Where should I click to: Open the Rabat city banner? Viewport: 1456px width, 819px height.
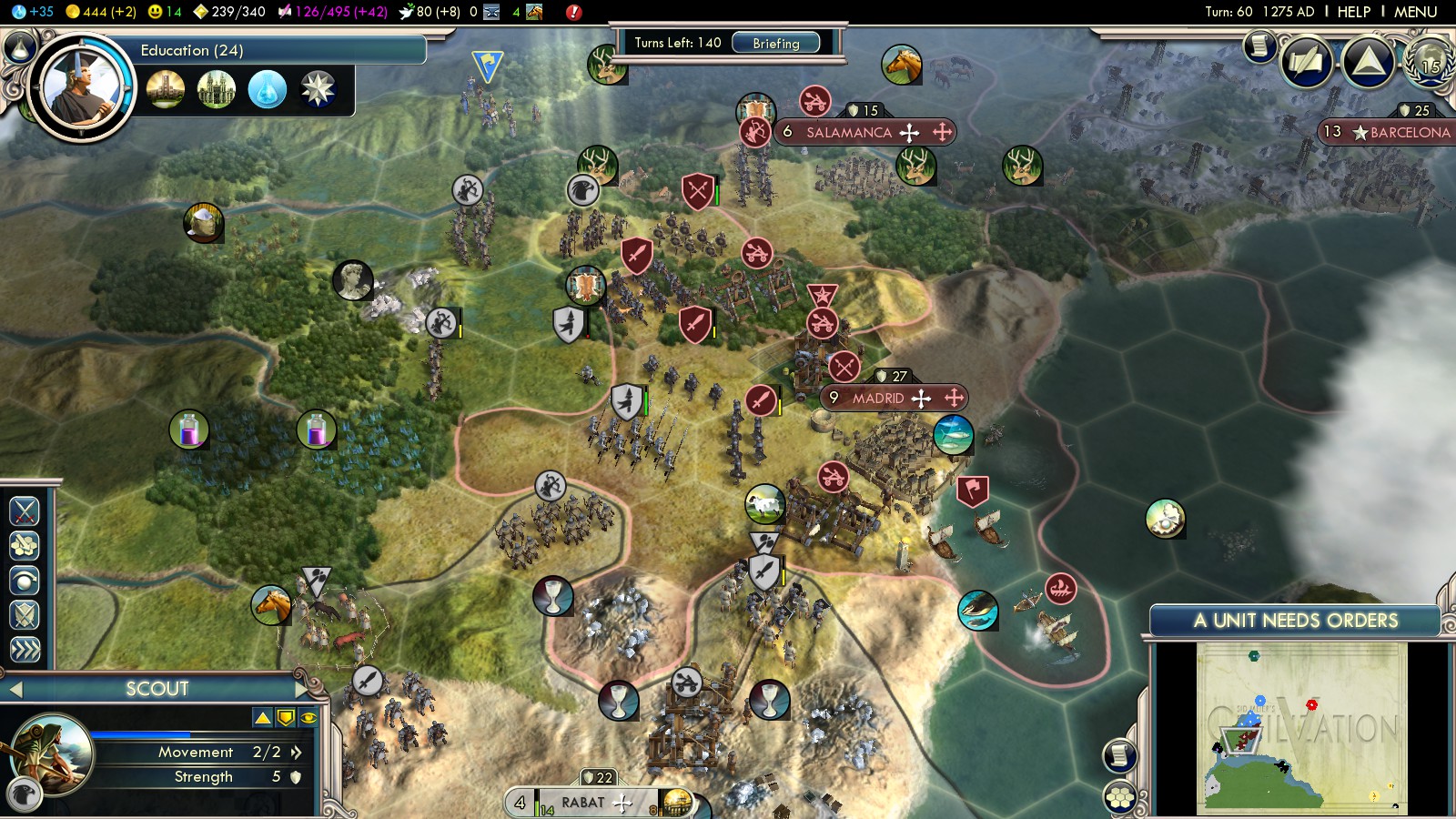tap(583, 803)
